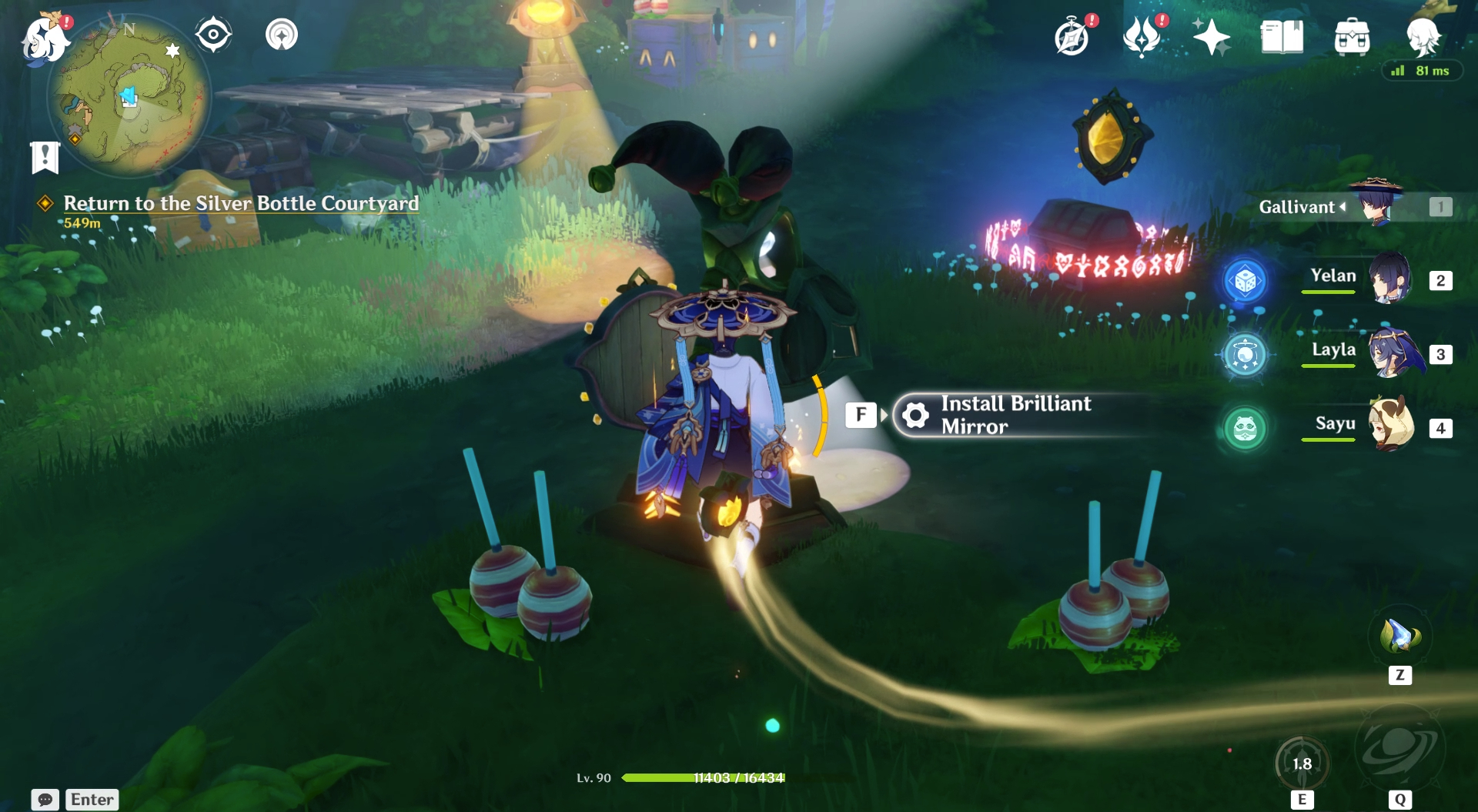Image resolution: width=1478 pixels, height=812 pixels.
Task: Open the character profile icon
Action: tap(1423, 35)
